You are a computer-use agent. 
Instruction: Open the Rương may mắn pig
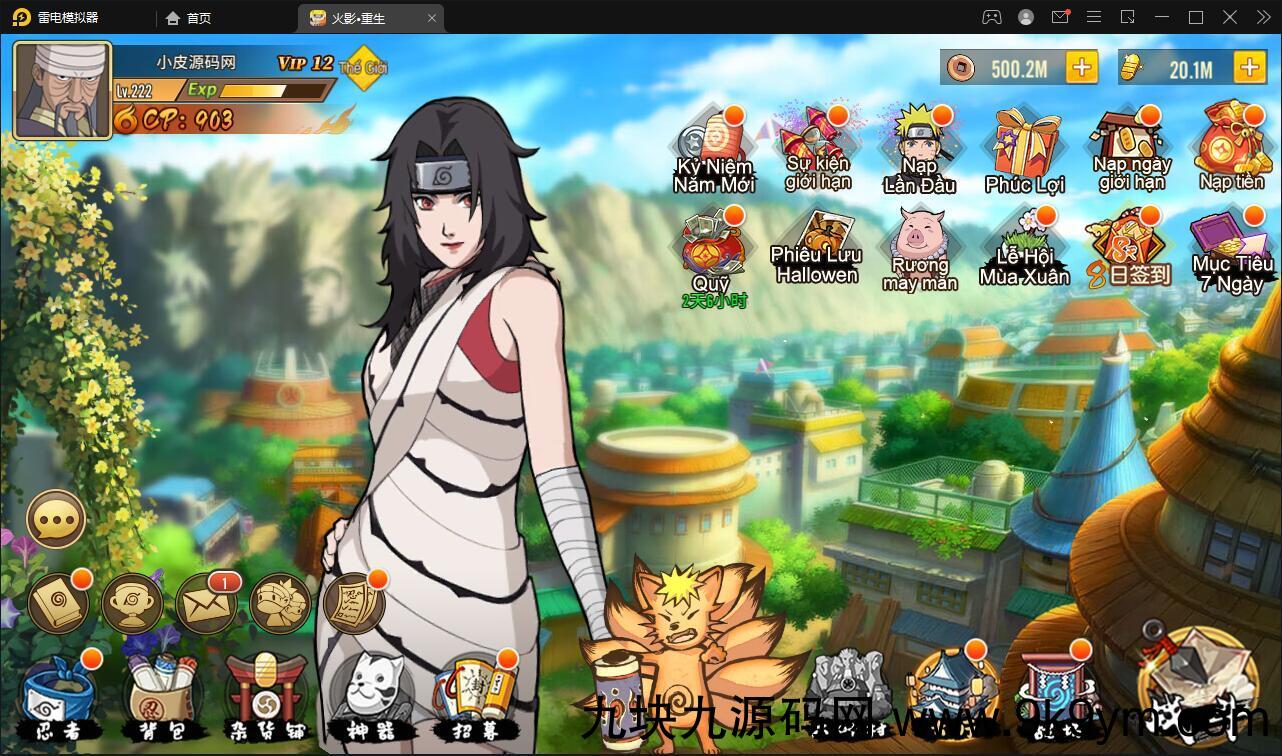click(x=920, y=249)
